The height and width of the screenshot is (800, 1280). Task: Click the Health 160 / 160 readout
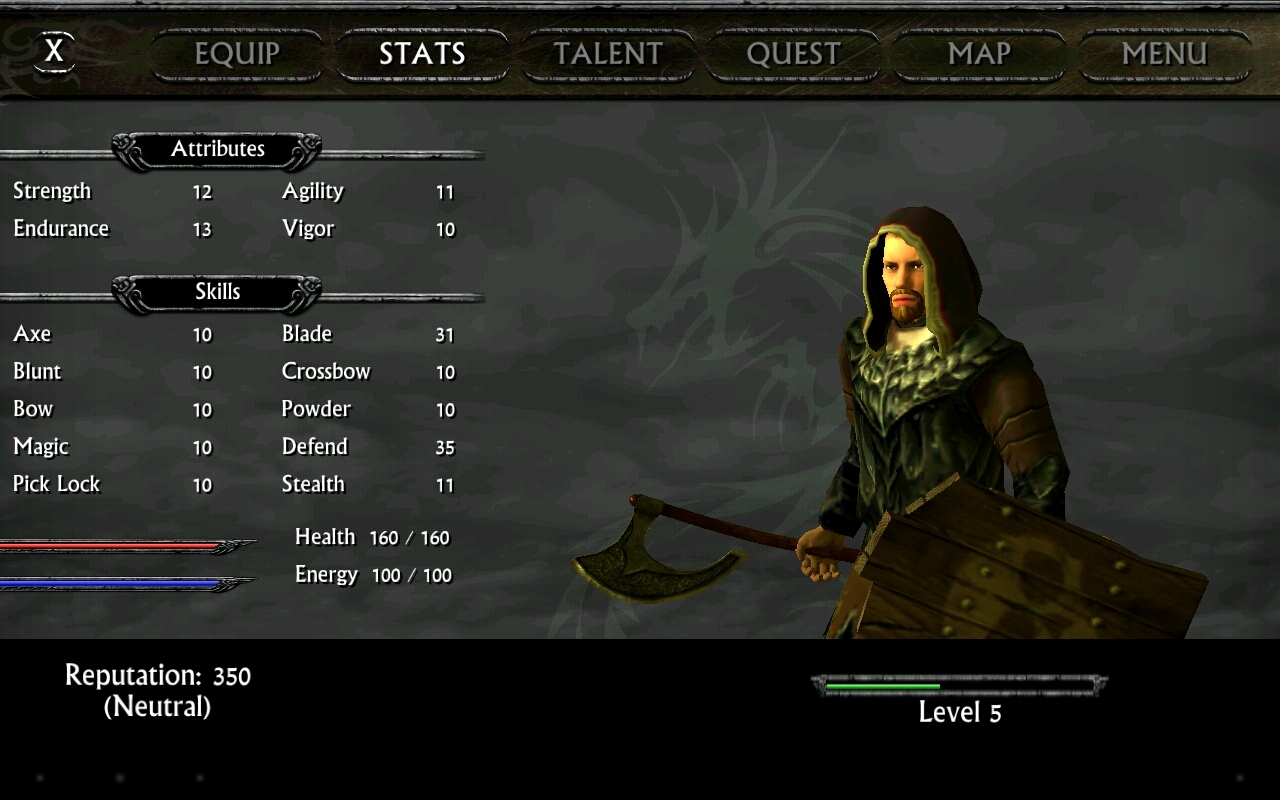371,537
